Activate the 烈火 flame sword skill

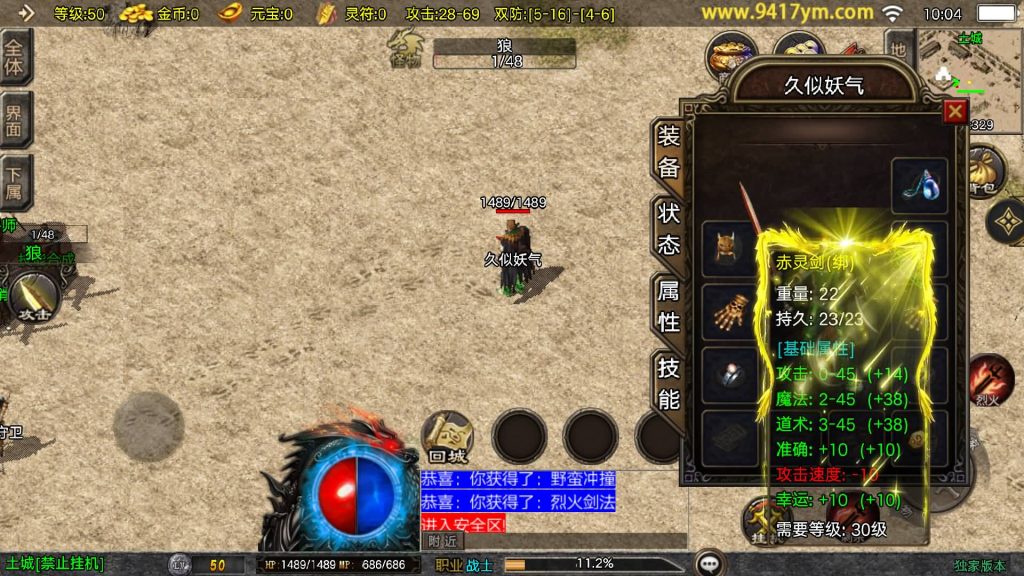coord(988,380)
